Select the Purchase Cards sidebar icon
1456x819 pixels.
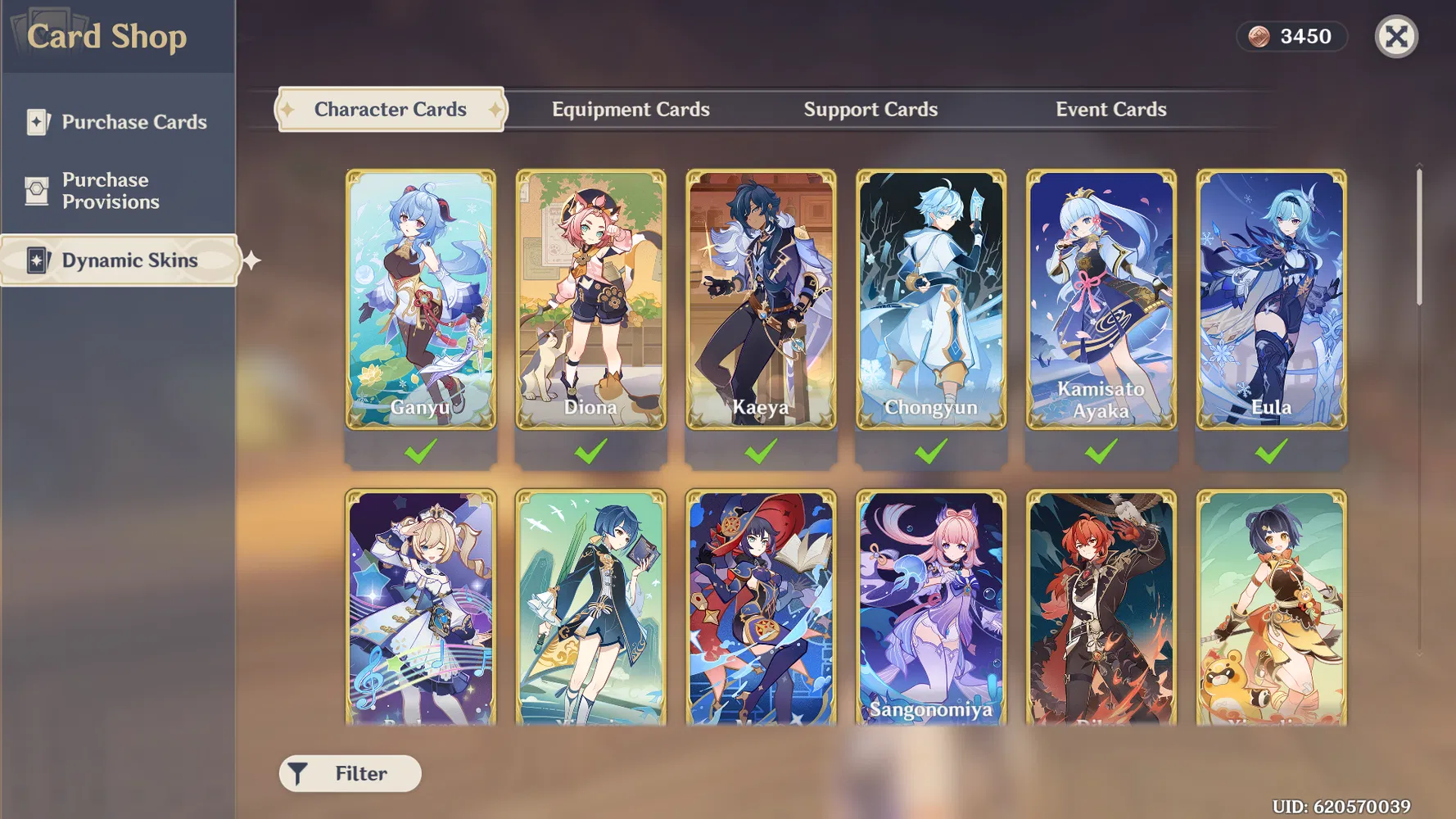pyautogui.click(x=37, y=121)
